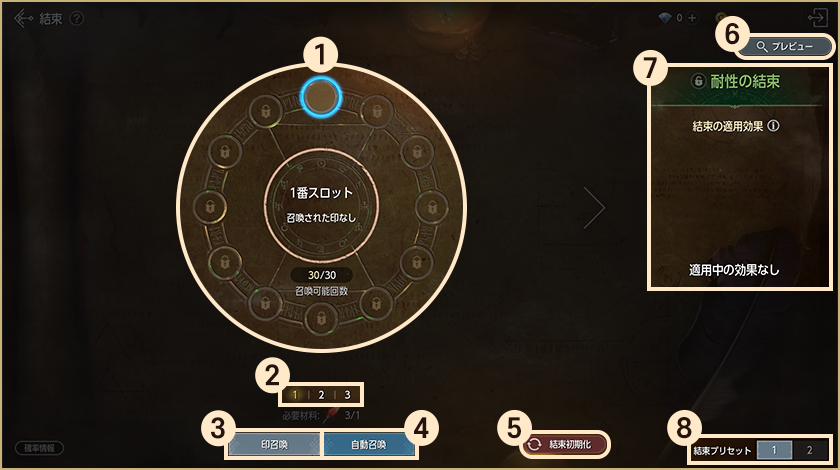Switch to slot page 3
The width and height of the screenshot is (840, 470).
click(x=347, y=394)
